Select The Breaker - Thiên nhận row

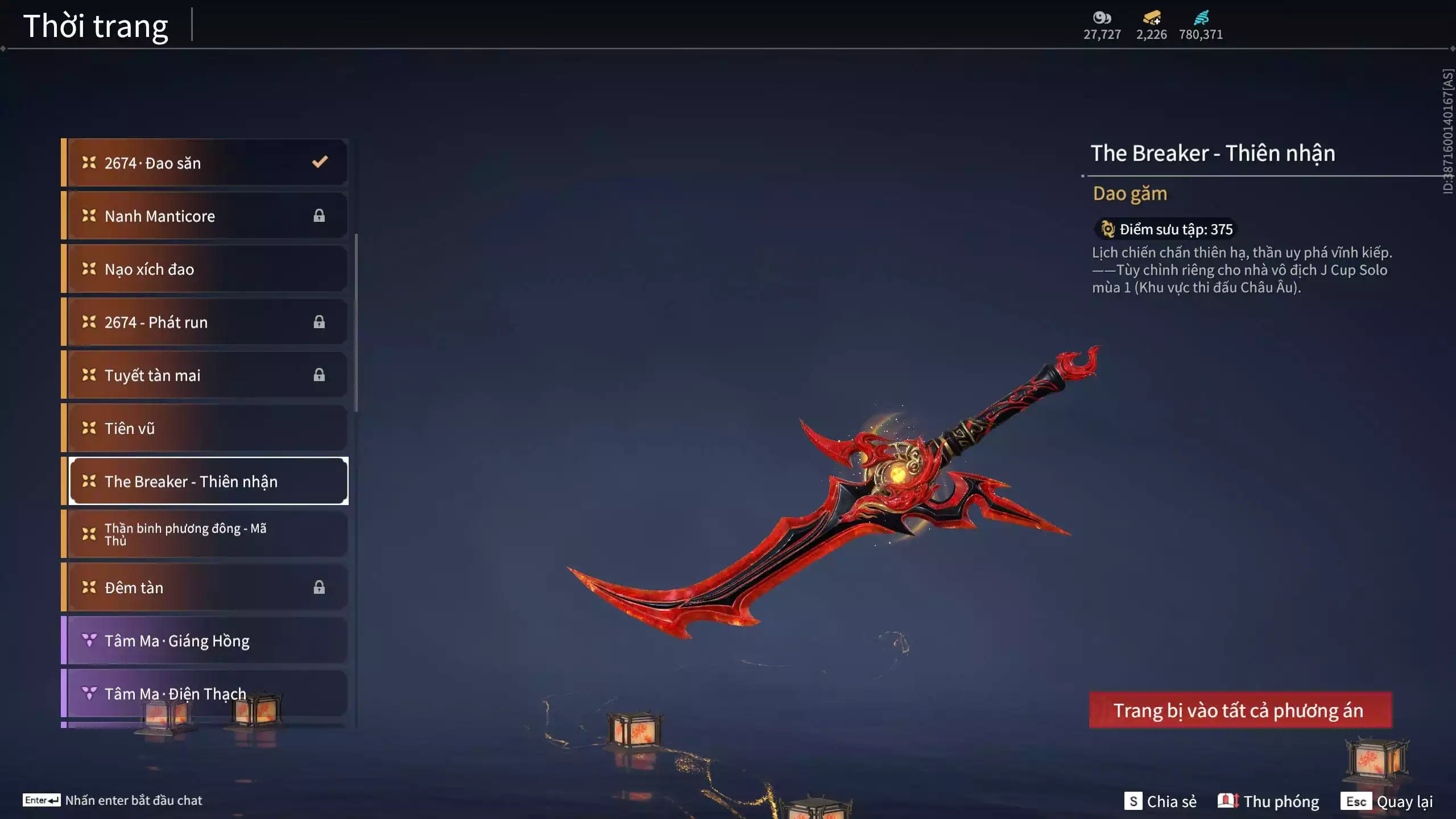coord(208,481)
